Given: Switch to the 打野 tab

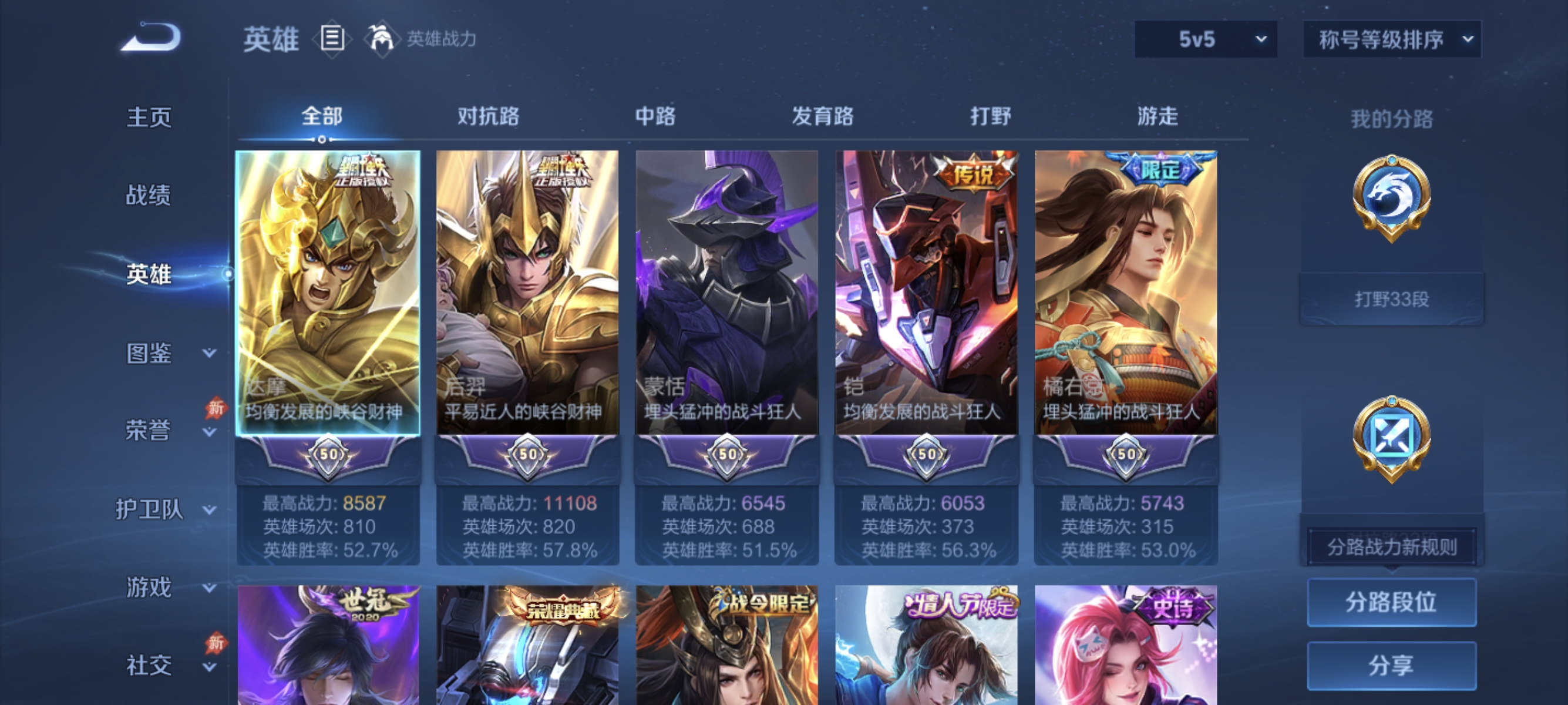Looking at the screenshot, I should (x=990, y=117).
